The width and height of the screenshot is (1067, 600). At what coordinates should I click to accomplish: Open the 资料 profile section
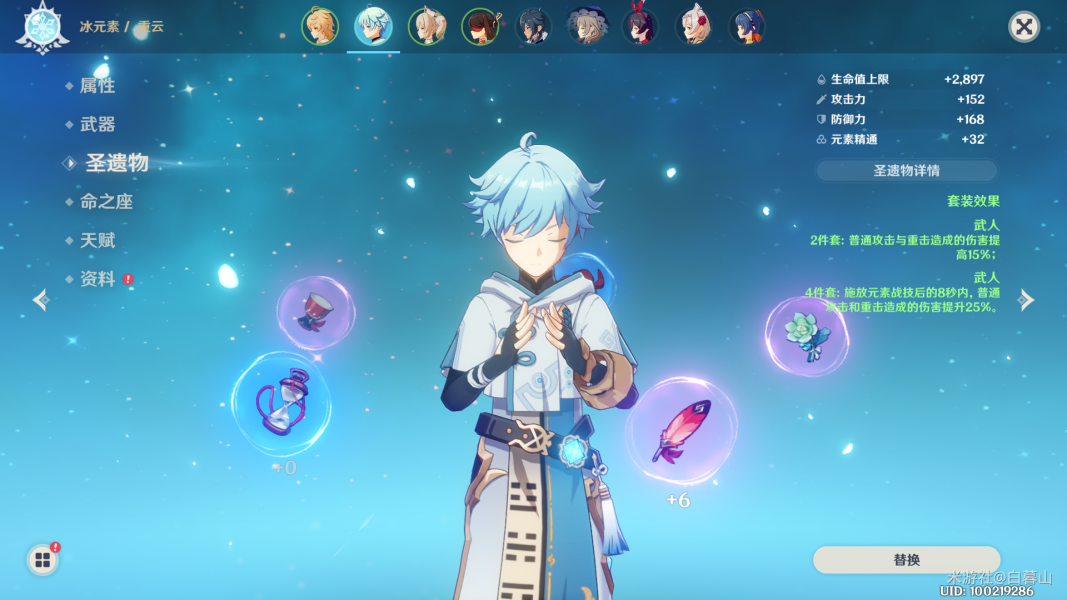(x=97, y=279)
